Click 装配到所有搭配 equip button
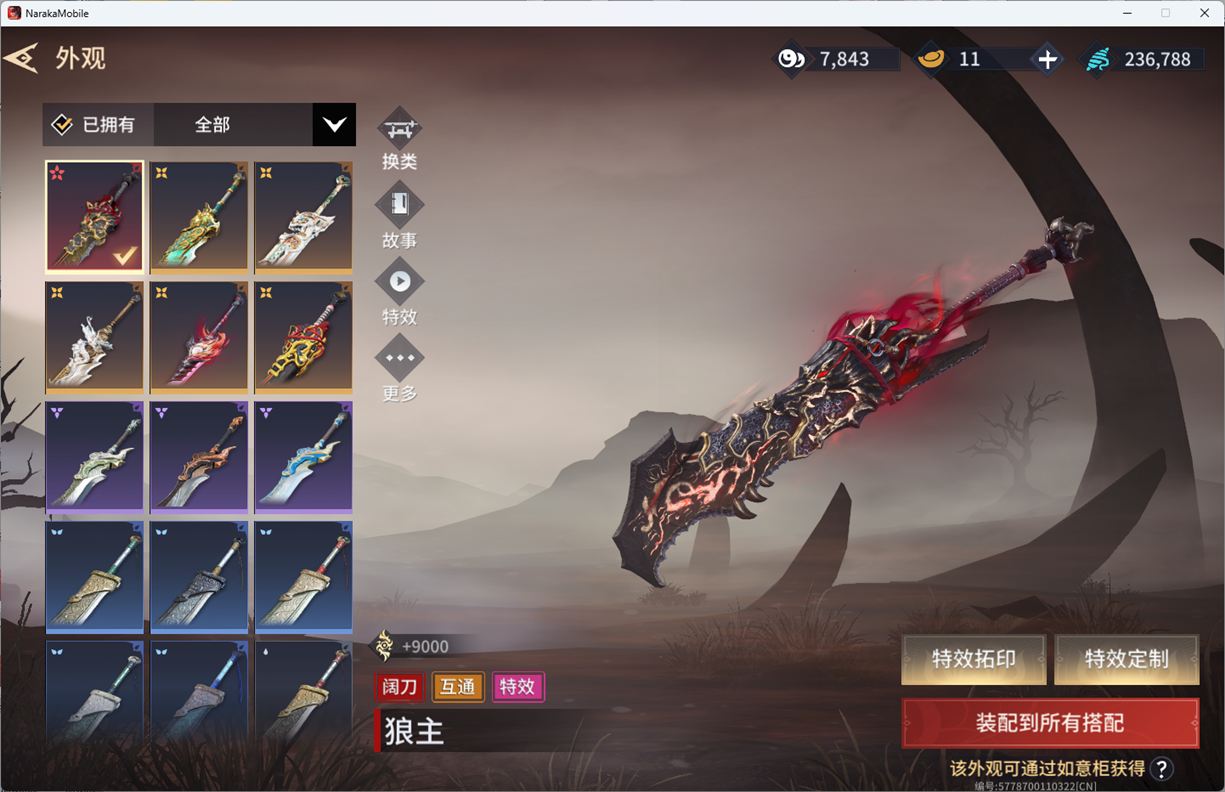This screenshot has width=1225, height=792. point(1050,722)
